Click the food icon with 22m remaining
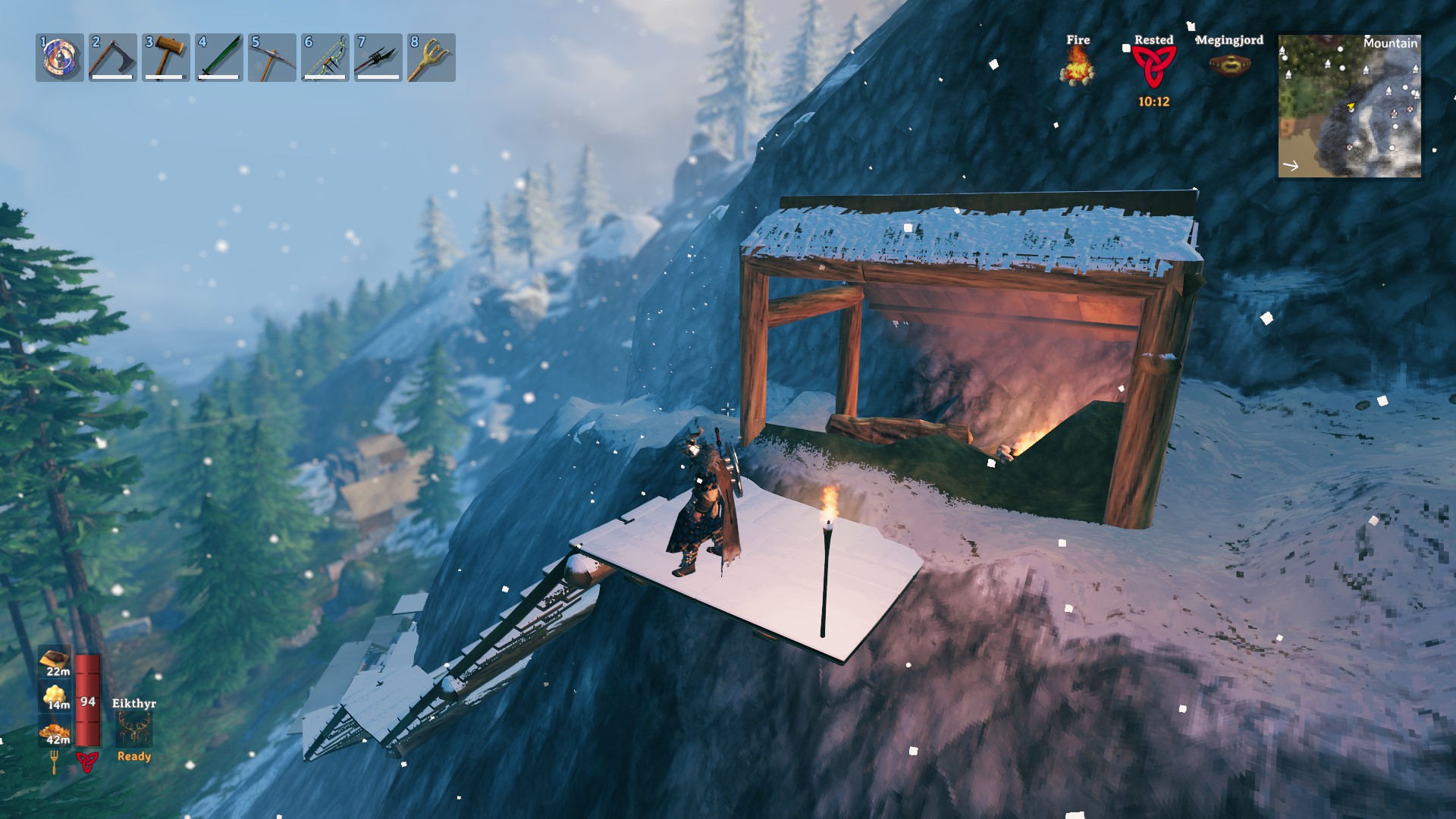1456x819 pixels. (x=57, y=660)
